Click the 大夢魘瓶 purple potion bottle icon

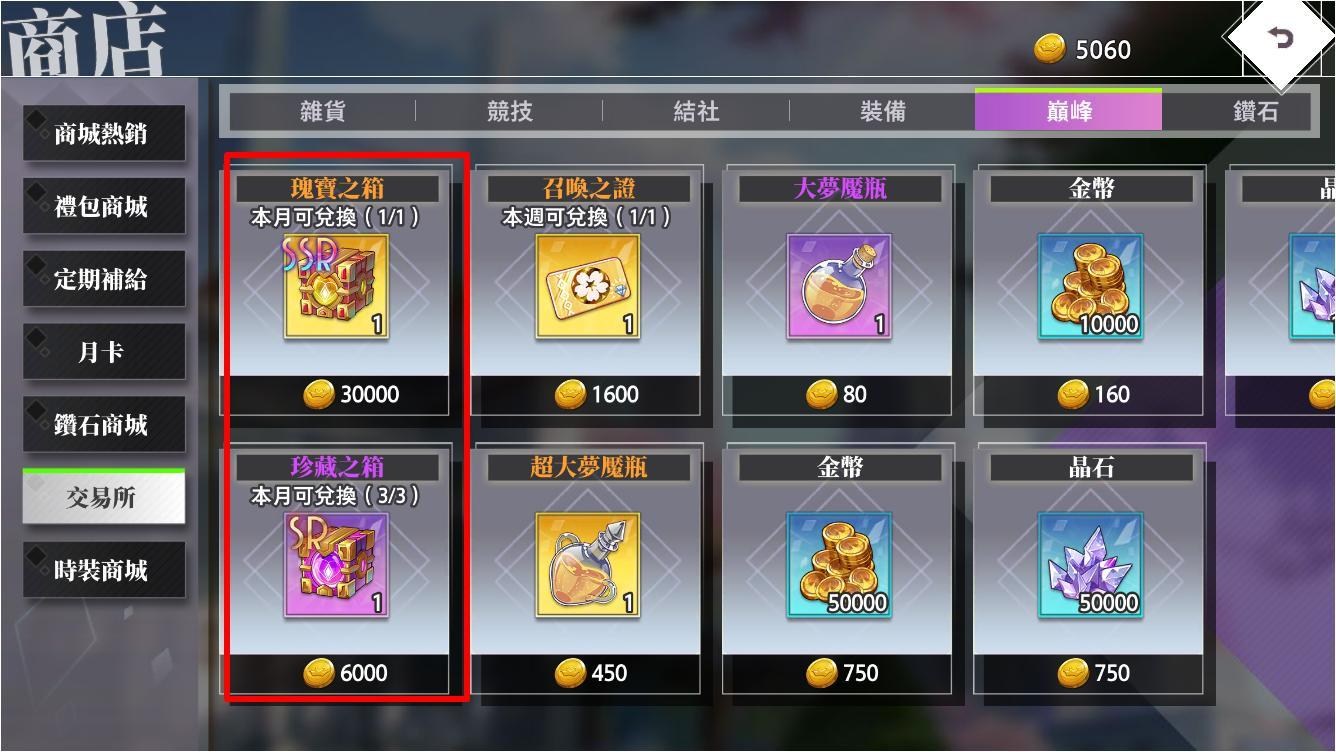(x=839, y=287)
